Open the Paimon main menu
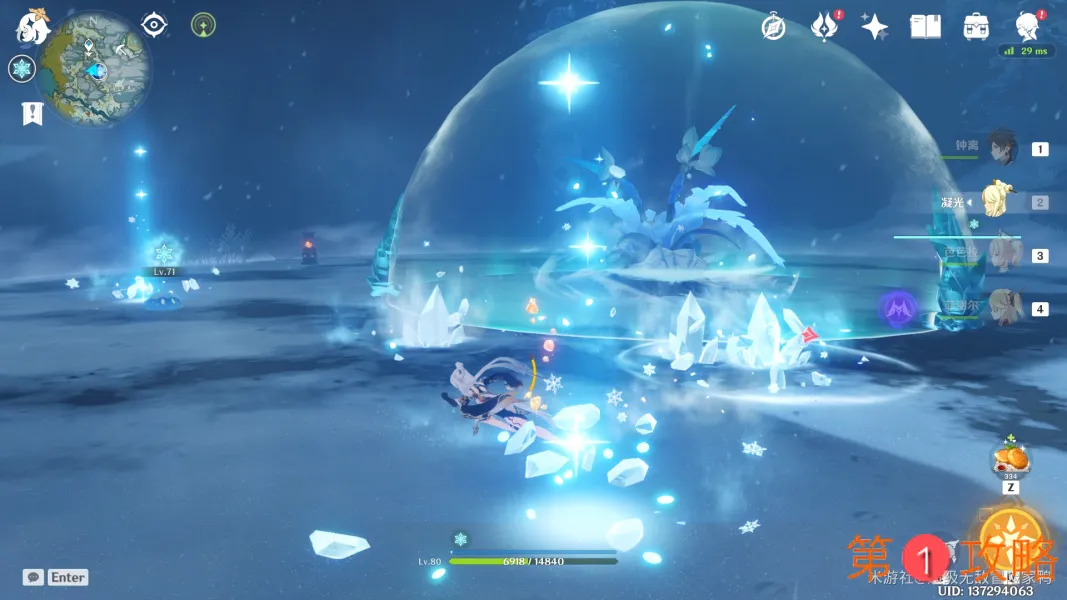 click(x=33, y=27)
